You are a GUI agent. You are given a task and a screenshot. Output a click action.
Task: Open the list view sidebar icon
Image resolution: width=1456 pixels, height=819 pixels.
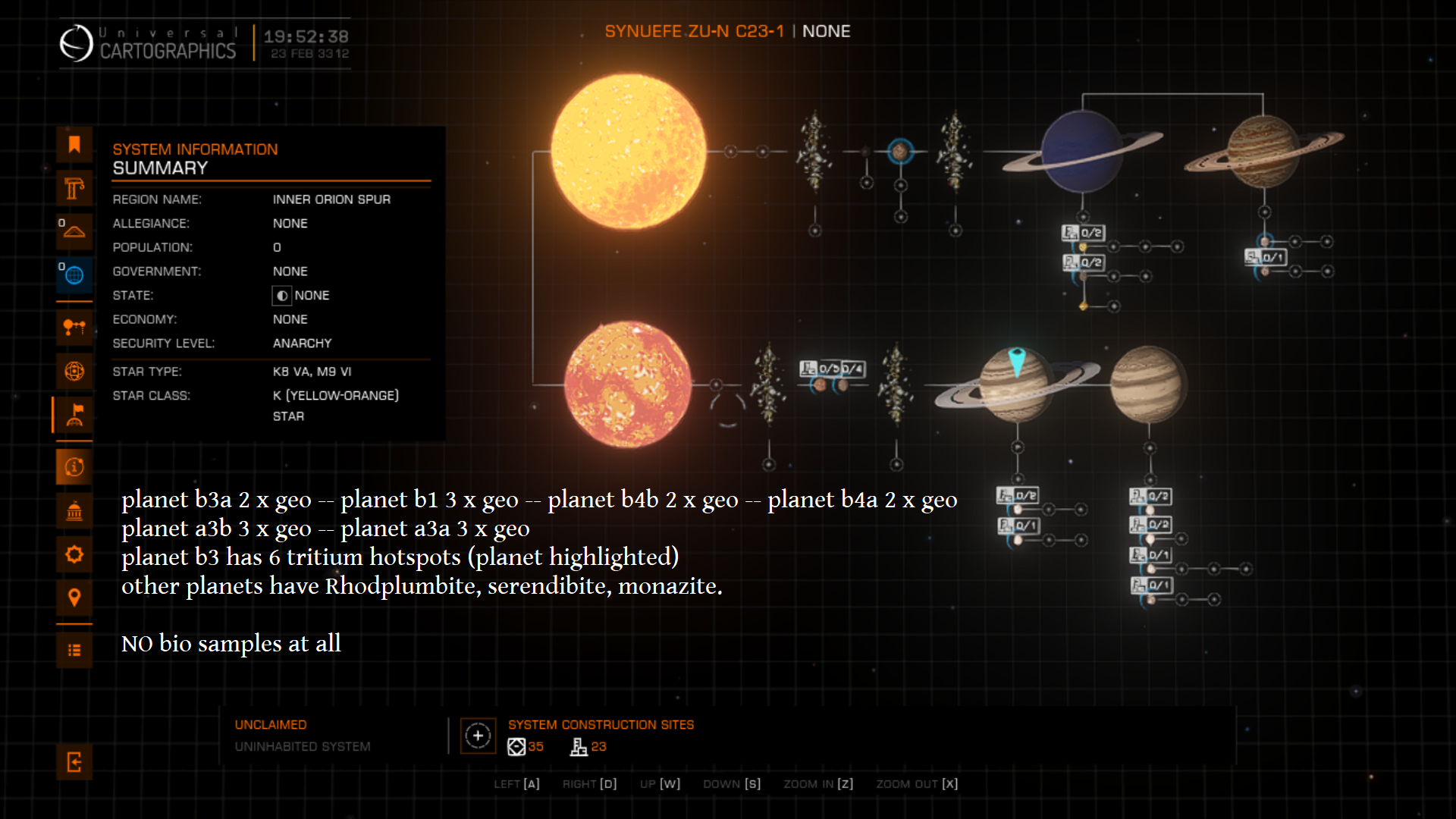tap(74, 650)
